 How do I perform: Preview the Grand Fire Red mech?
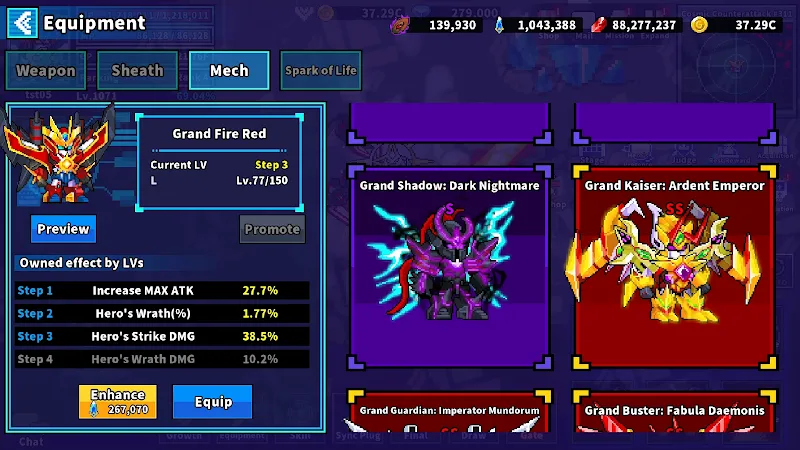(x=63, y=229)
